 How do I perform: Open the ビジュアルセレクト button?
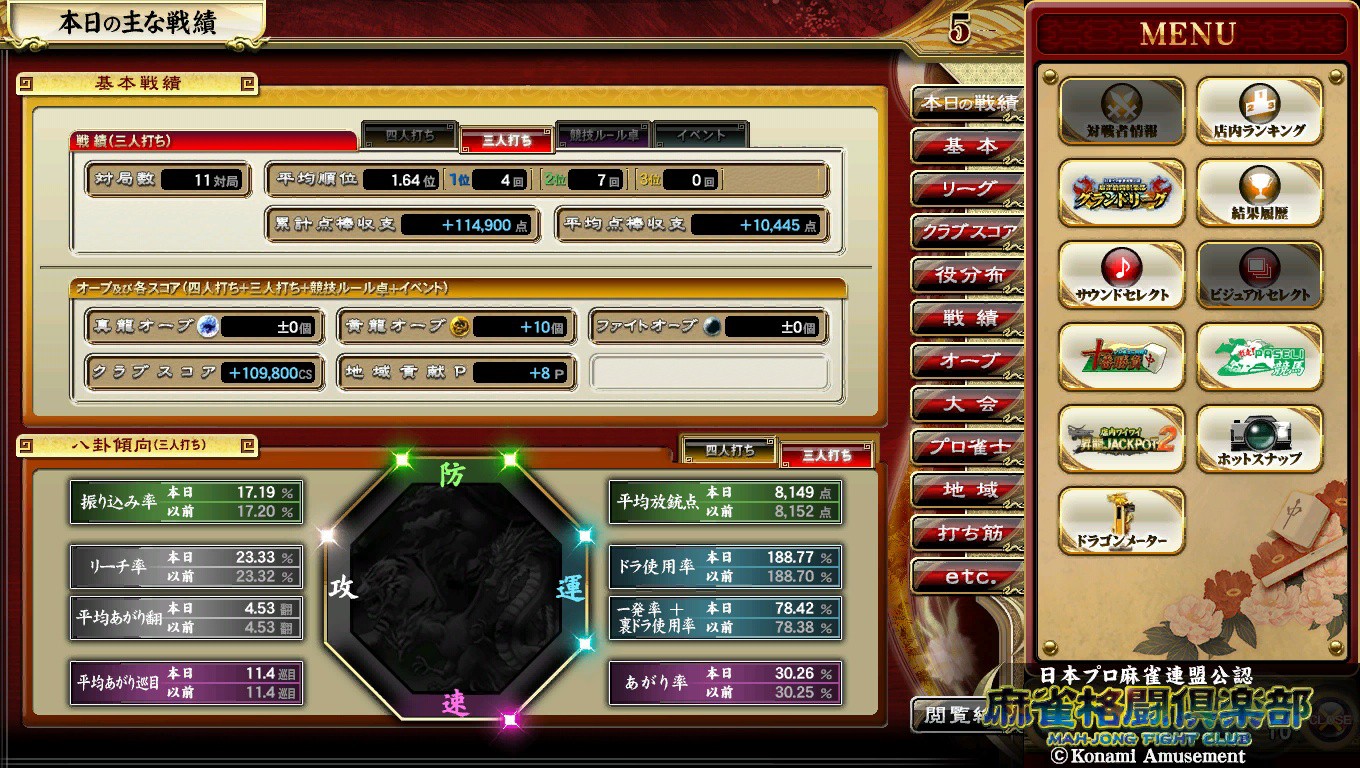pos(1259,275)
